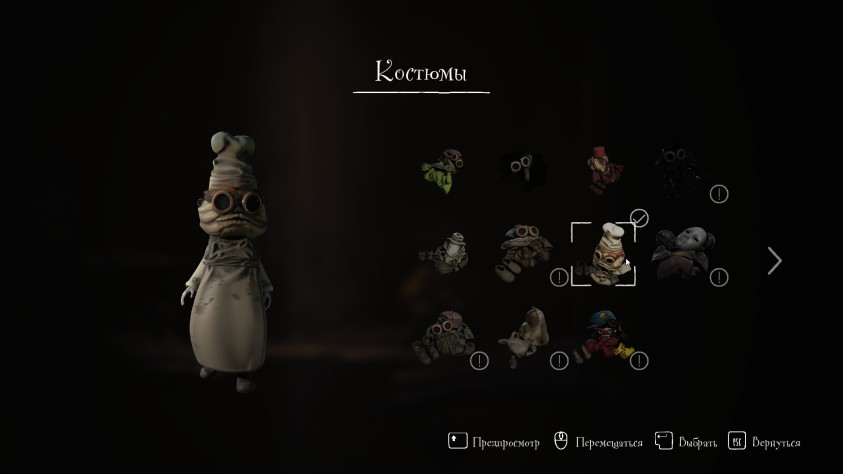Select the dark black goggle-eyed costume
This screenshot has width=843, height=474.
tap(683, 170)
